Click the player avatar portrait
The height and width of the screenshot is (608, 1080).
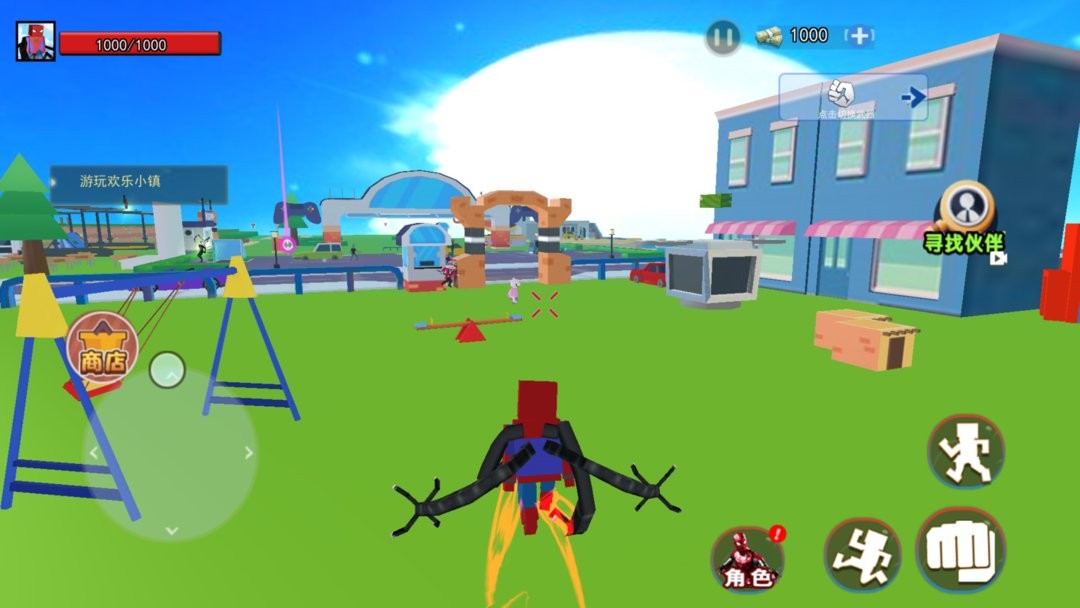tap(35, 42)
